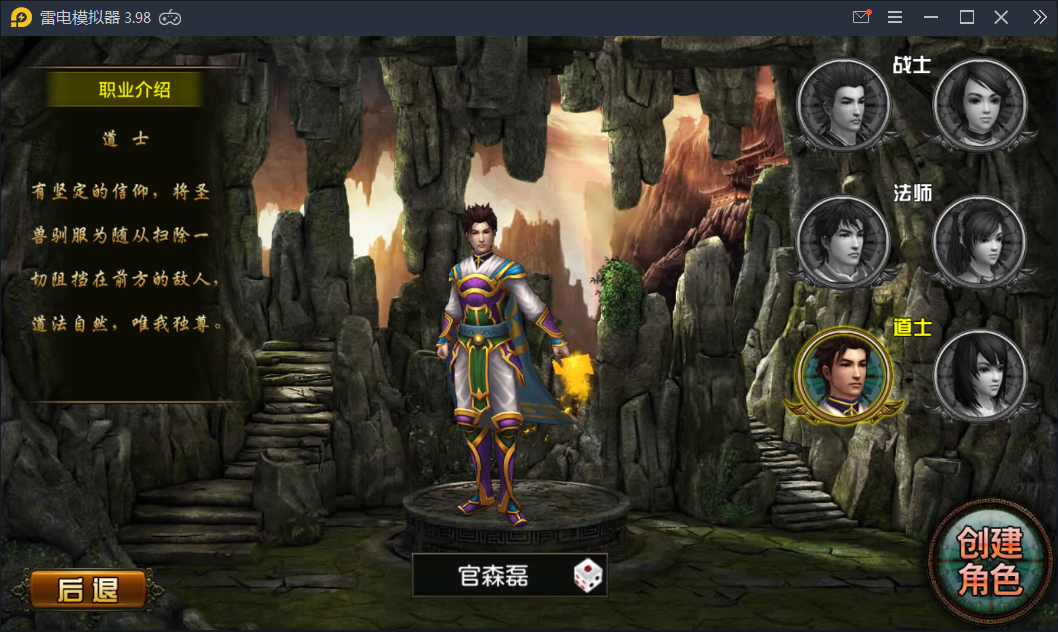This screenshot has width=1058, height=632.
Task: Pick the female 道士 taoist portrait
Action: (x=980, y=374)
